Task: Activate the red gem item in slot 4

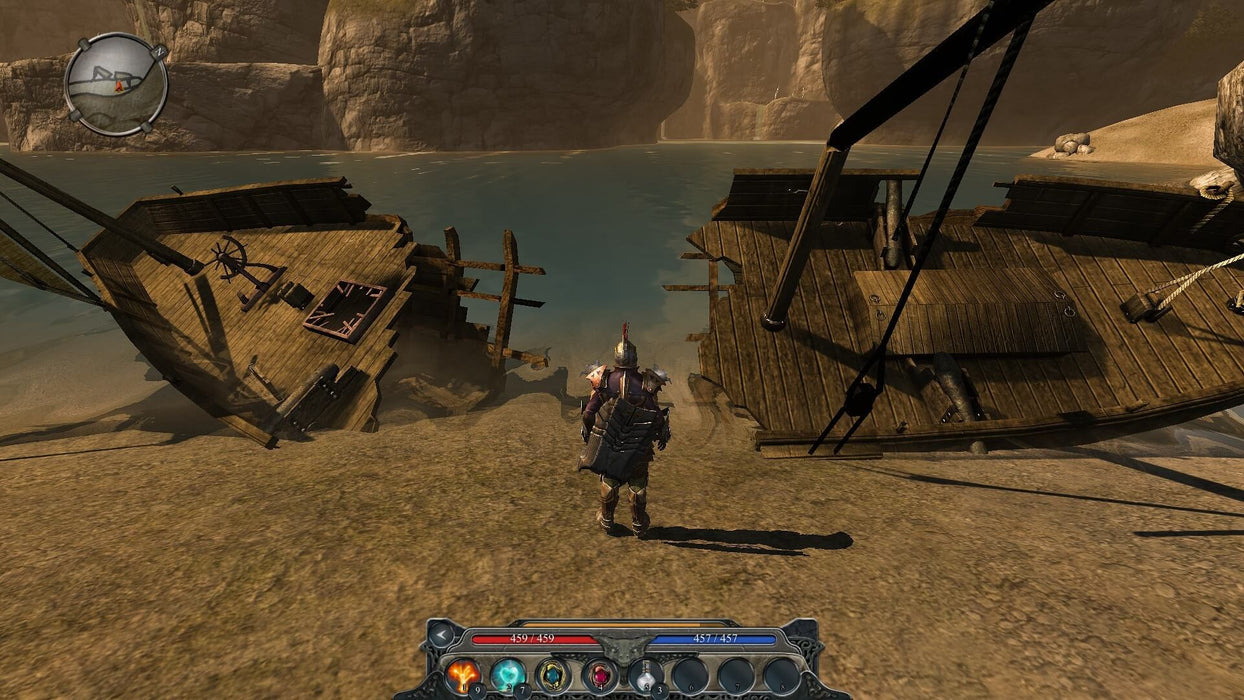Action: (598, 675)
